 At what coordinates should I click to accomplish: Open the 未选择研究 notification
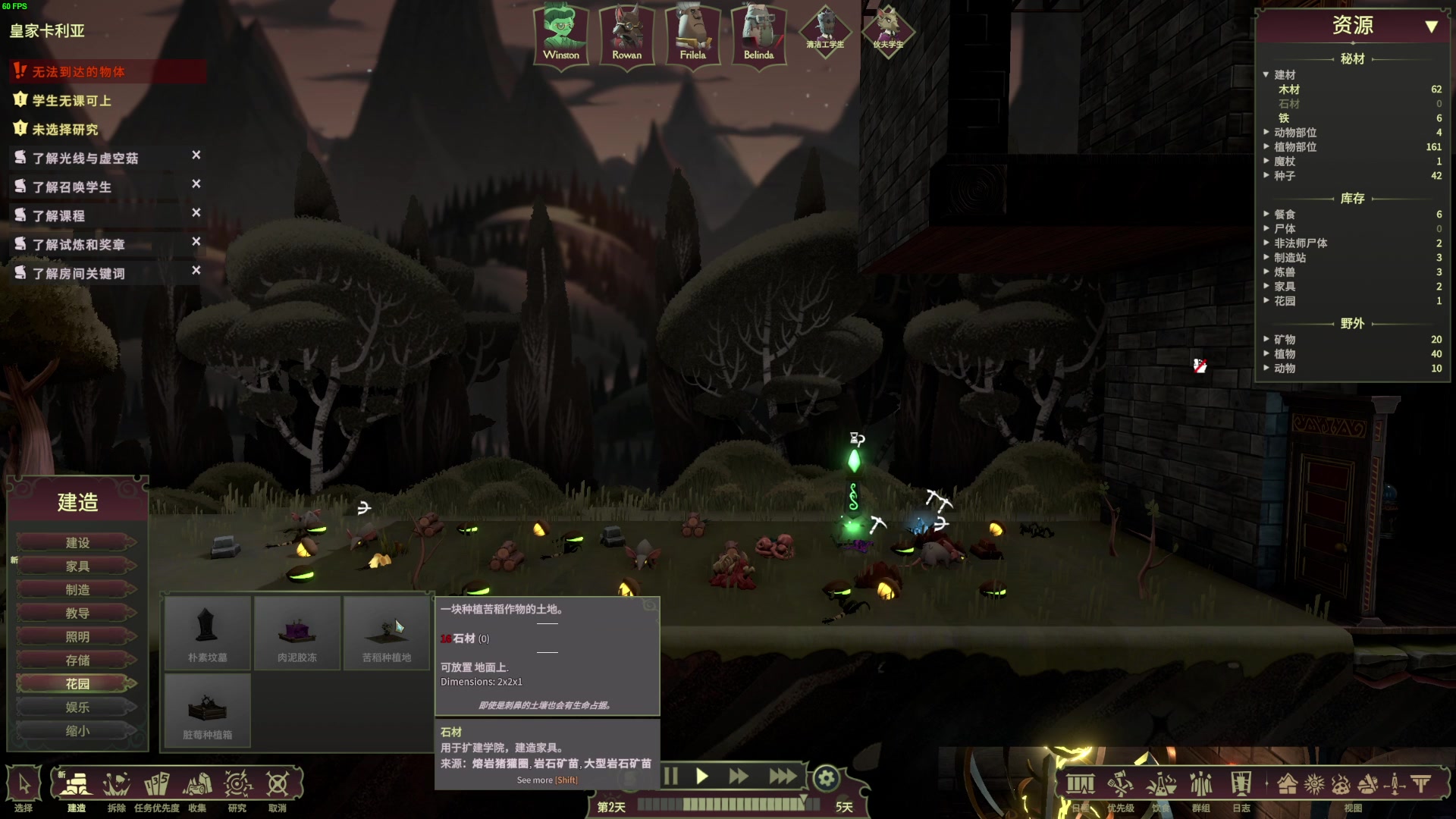pos(65,130)
